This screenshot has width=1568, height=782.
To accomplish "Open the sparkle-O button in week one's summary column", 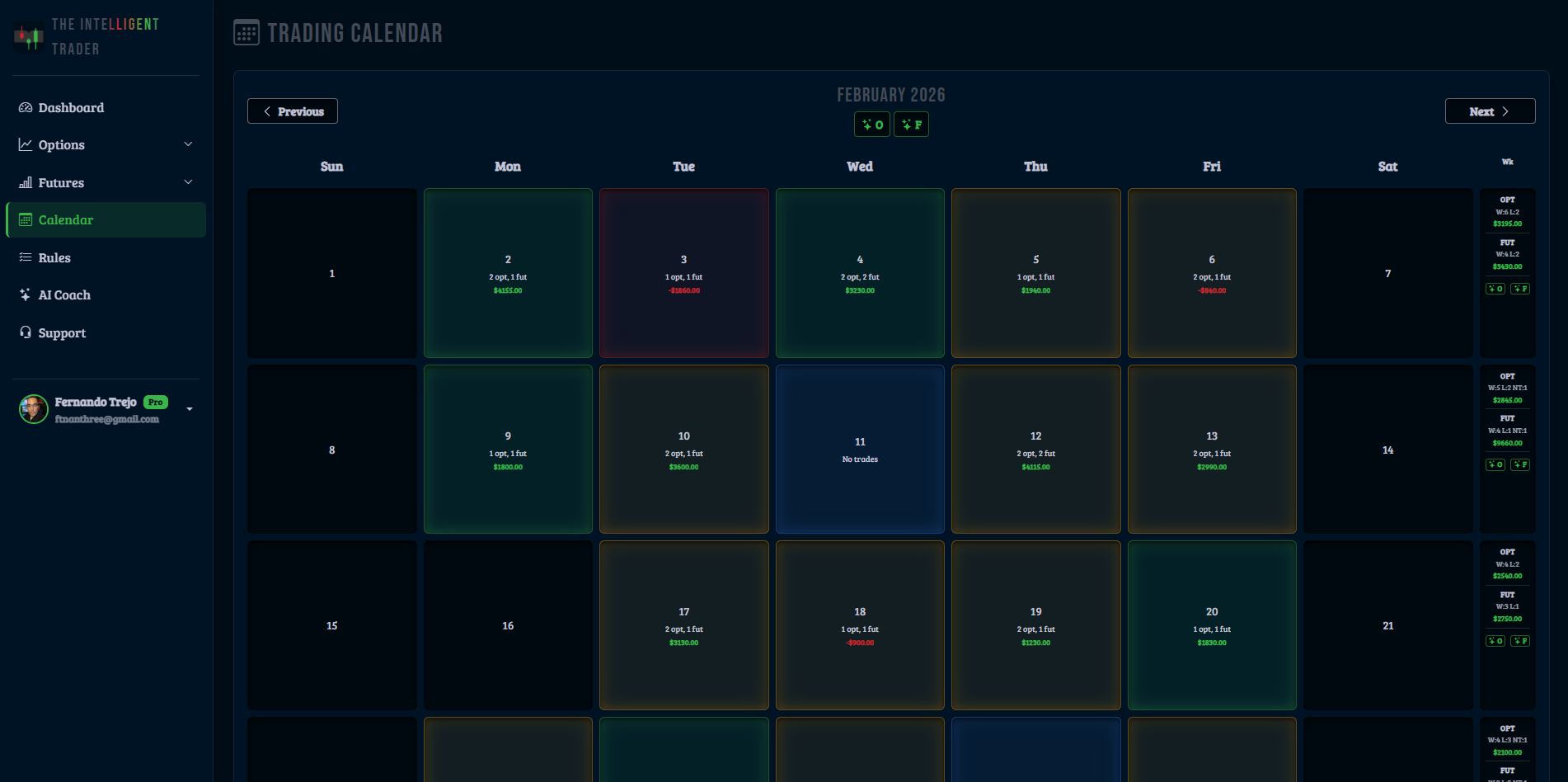I will [1495, 288].
